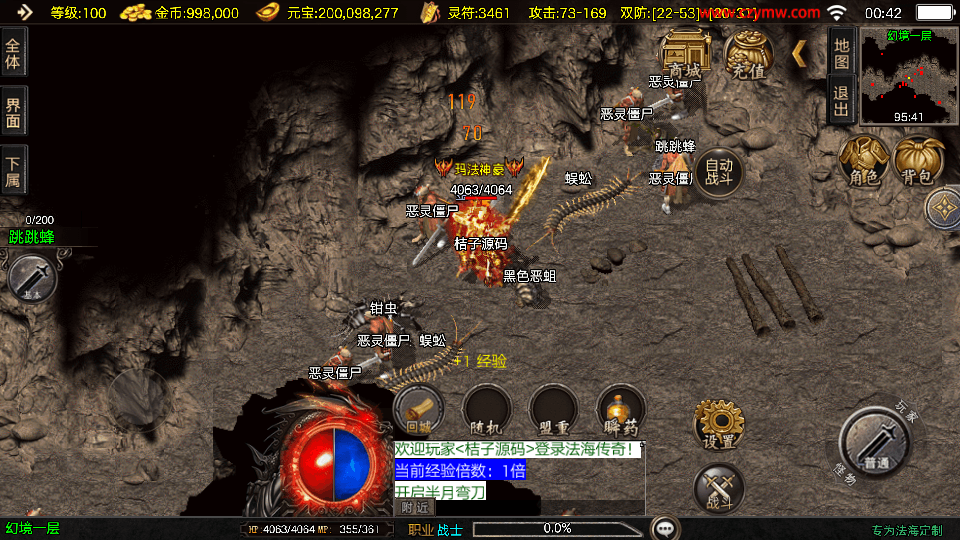The height and width of the screenshot is (540, 960).
Task: Use the 随机 random teleport slot
Action: point(486,410)
